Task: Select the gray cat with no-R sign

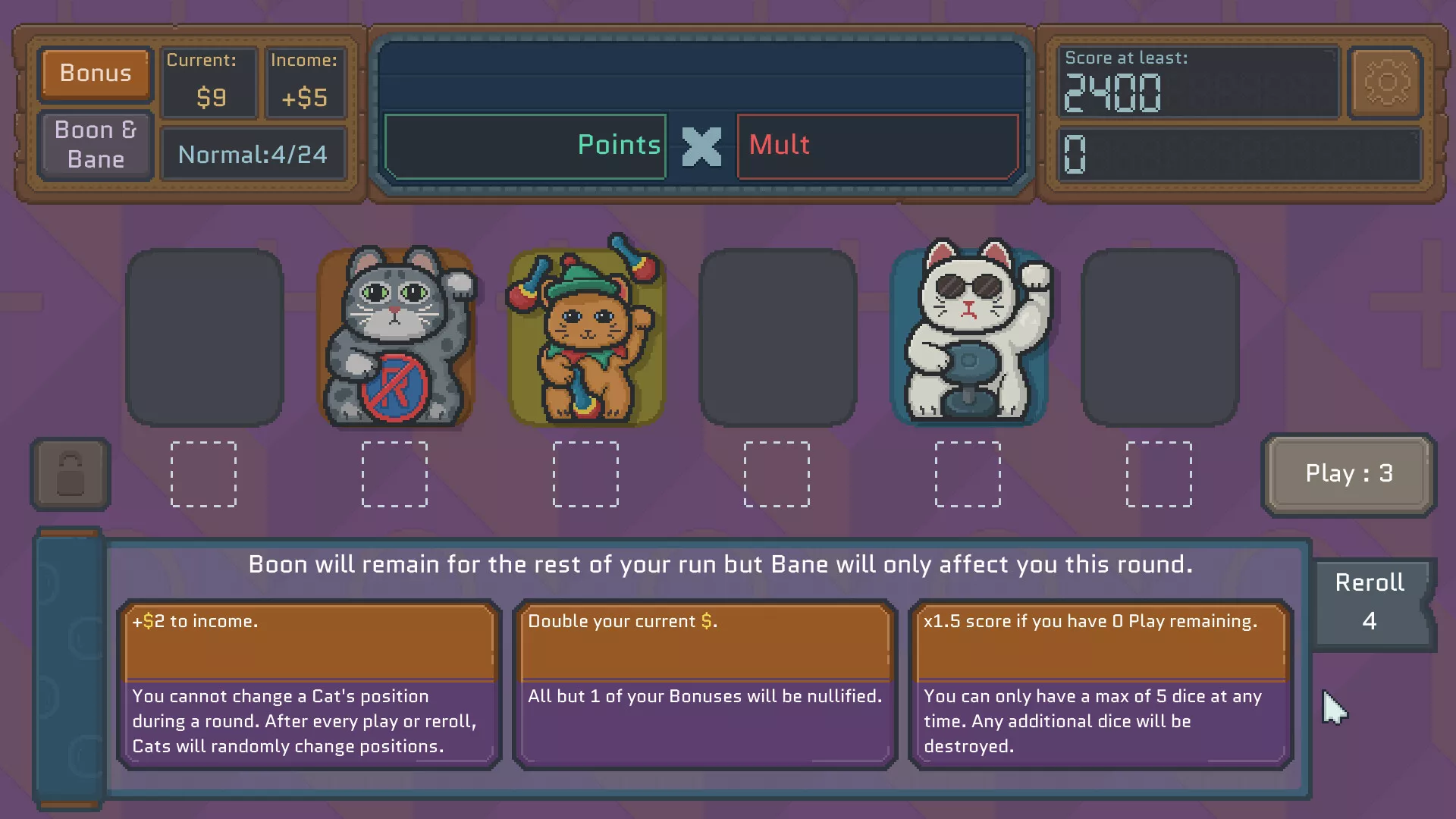Action: tap(395, 337)
